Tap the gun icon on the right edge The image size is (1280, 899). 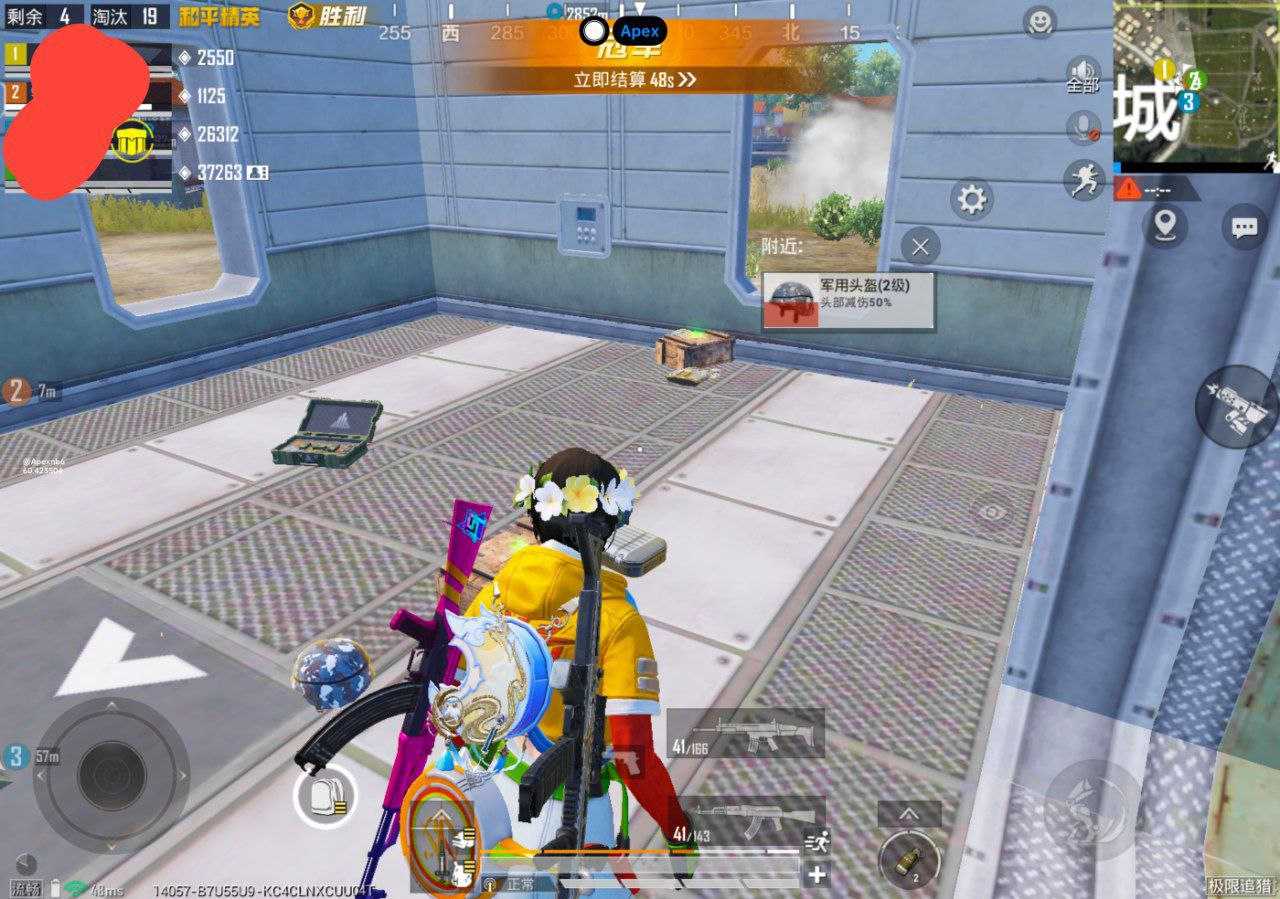[1237, 405]
